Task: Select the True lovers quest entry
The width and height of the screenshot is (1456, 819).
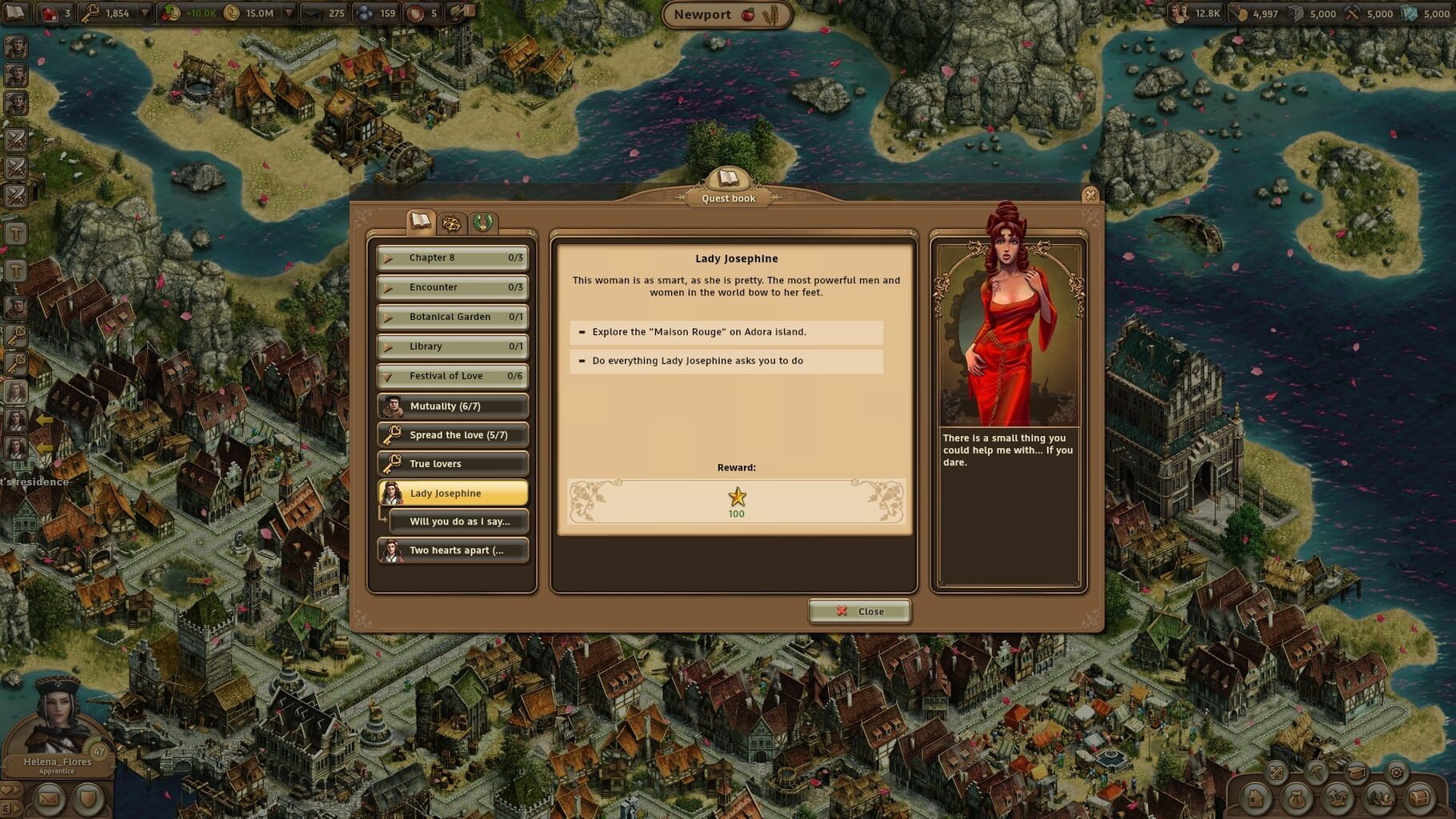Action: [x=452, y=463]
